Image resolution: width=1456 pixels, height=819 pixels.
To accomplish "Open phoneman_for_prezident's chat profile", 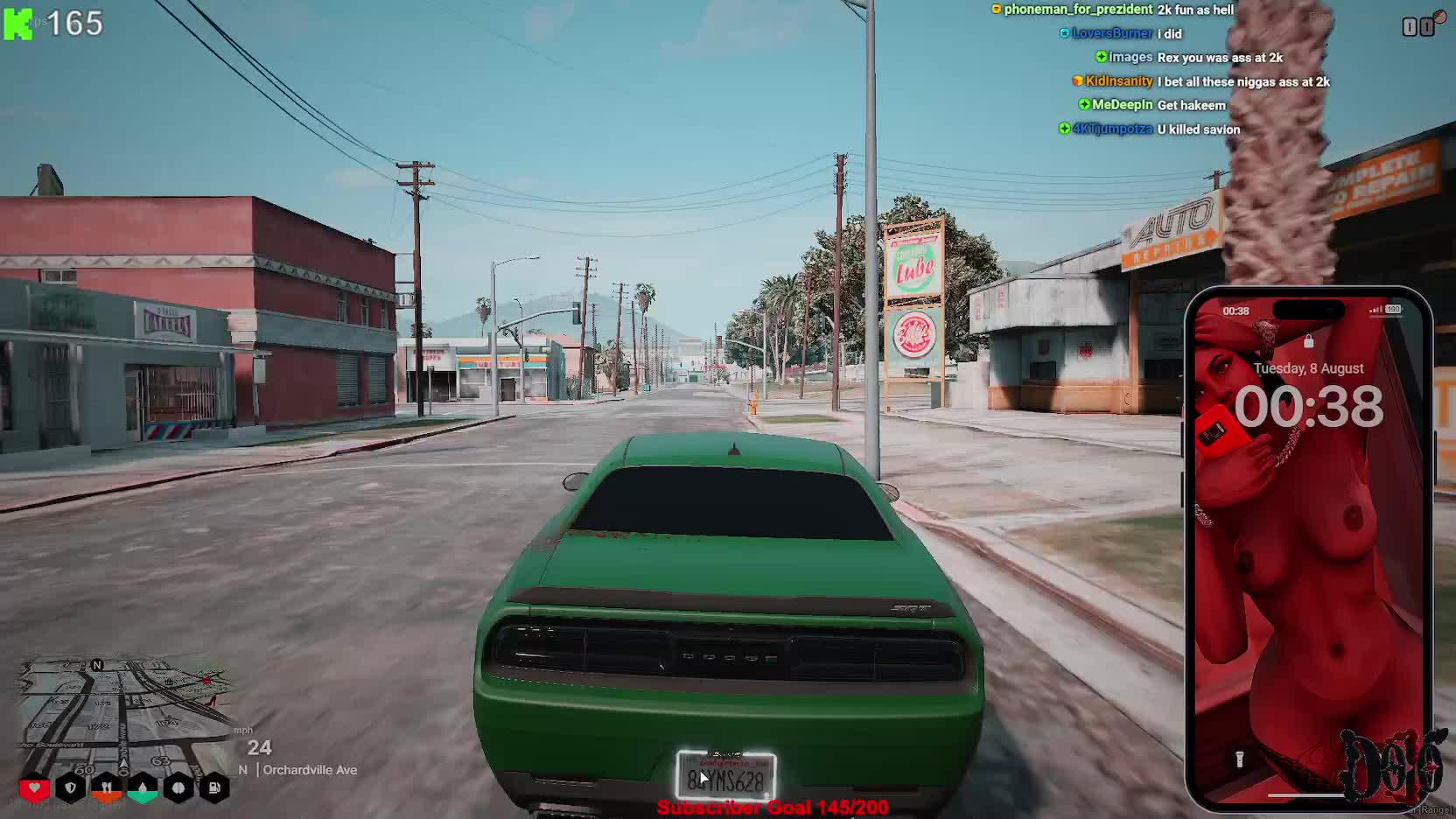I will coord(1078,10).
